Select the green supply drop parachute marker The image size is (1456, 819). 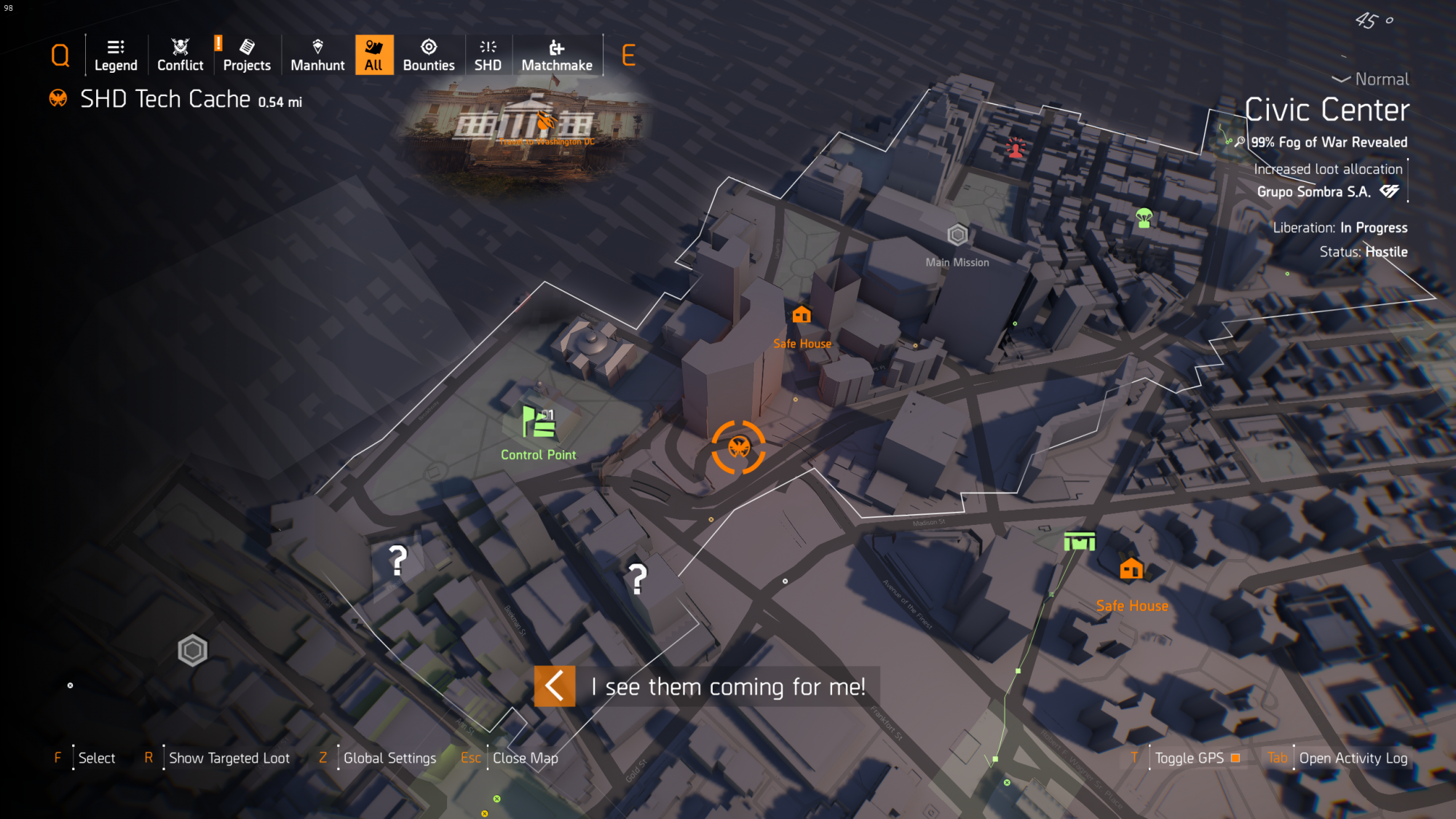[1144, 218]
